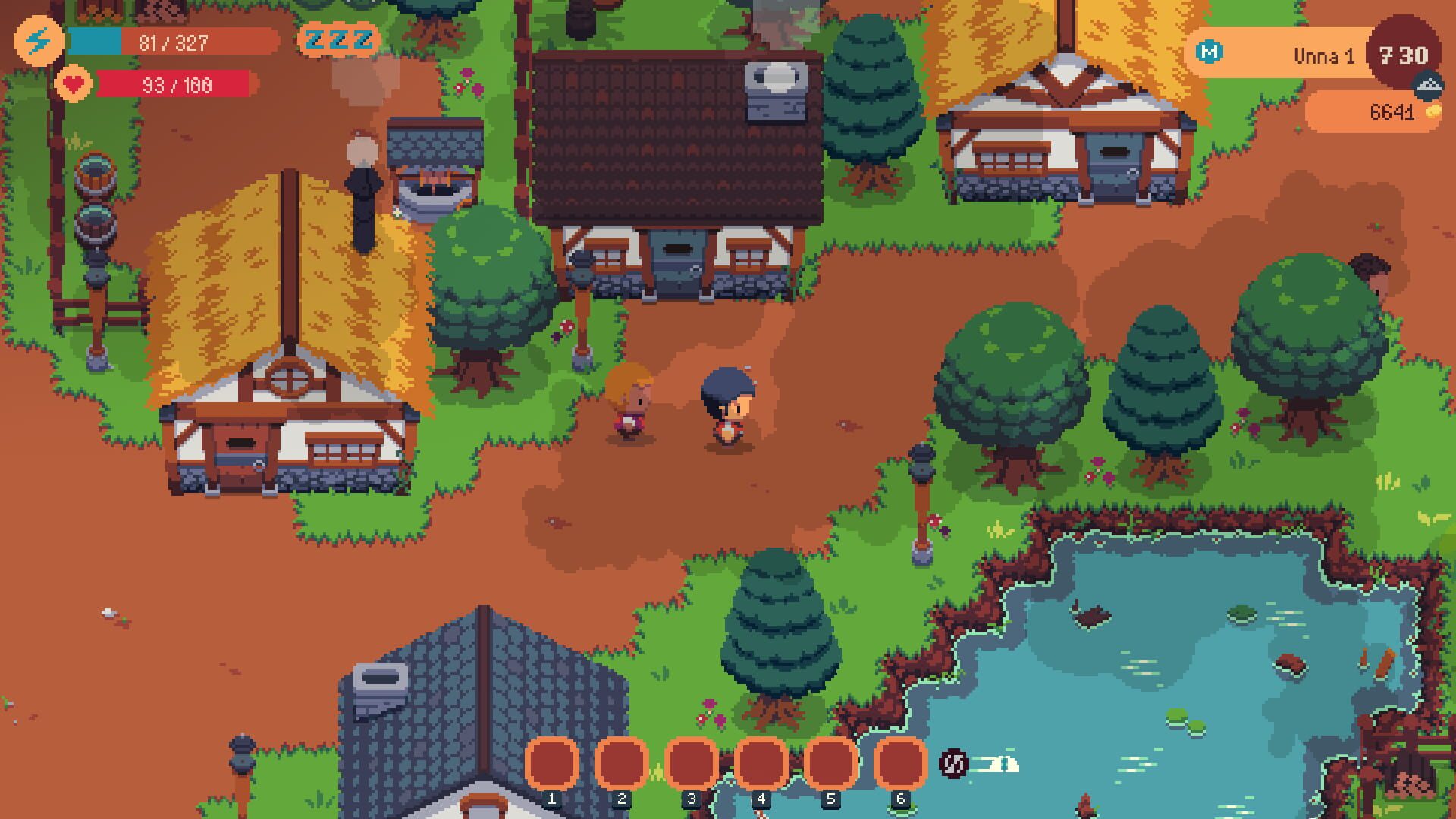Select hotbar slot 5
Image resolution: width=1456 pixels, height=819 pixels.
tap(832, 764)
